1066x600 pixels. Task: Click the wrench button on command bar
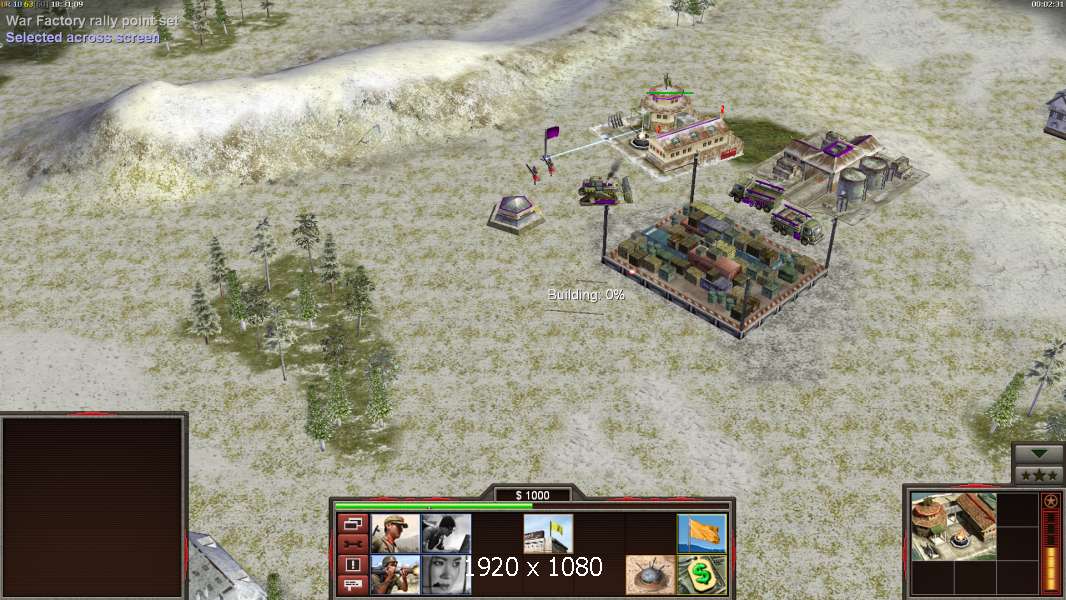click(x=352, y=544)
